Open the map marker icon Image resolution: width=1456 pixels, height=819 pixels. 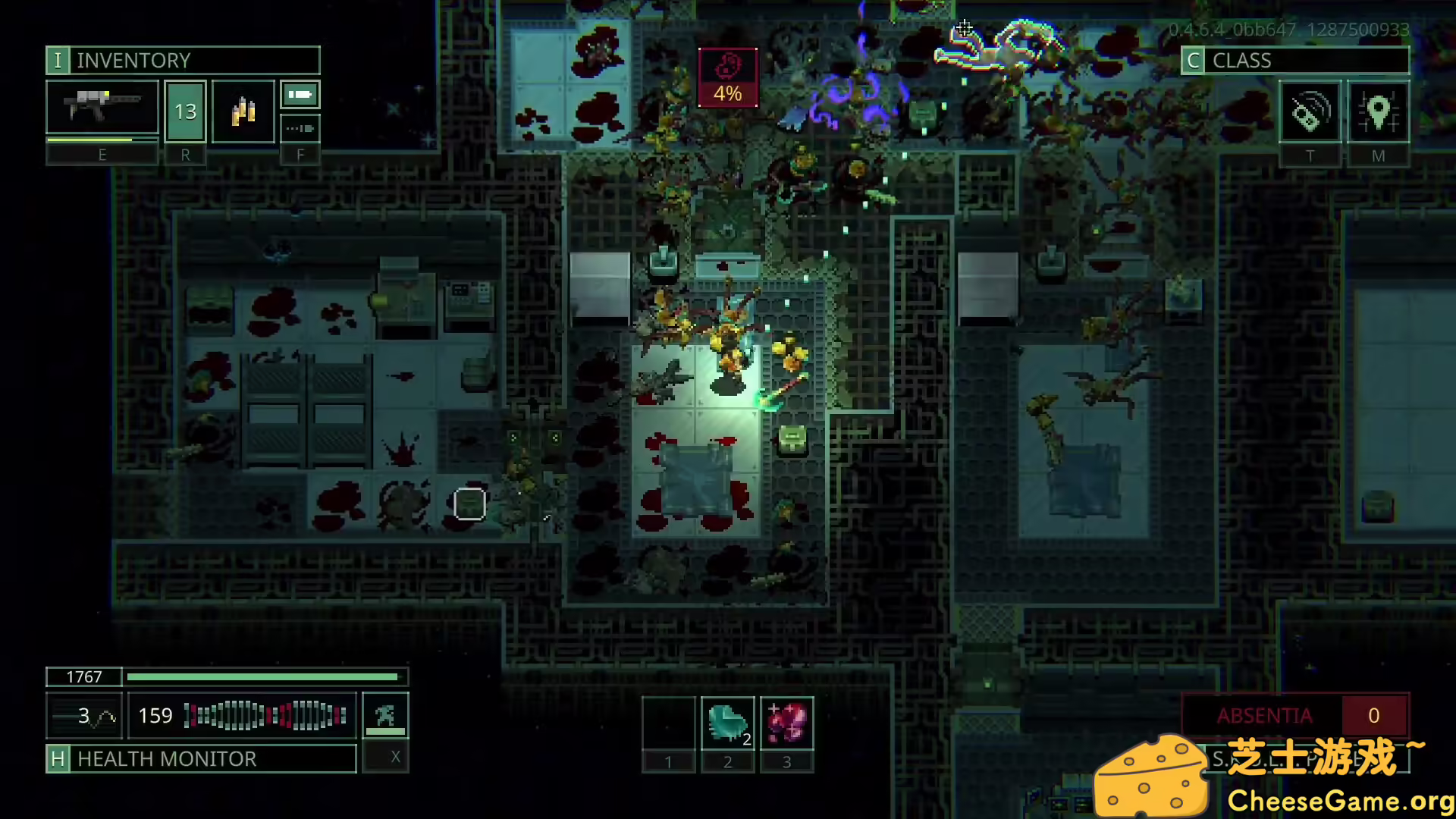pos(1378,112)
